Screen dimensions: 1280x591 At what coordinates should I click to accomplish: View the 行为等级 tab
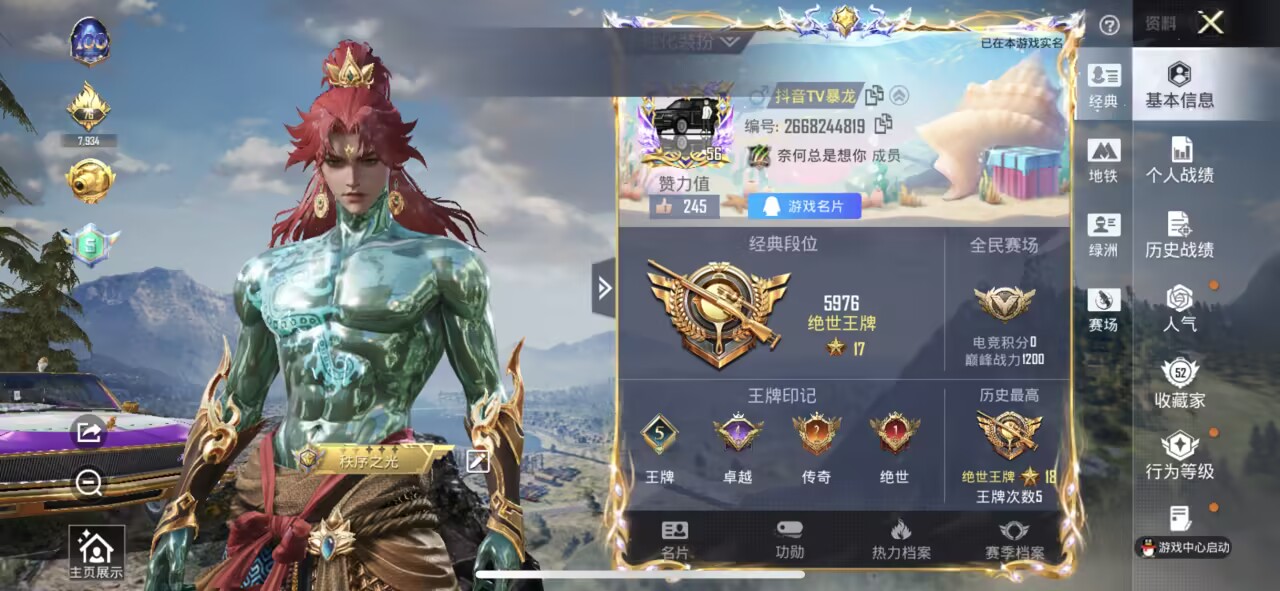coord(1180,458)
